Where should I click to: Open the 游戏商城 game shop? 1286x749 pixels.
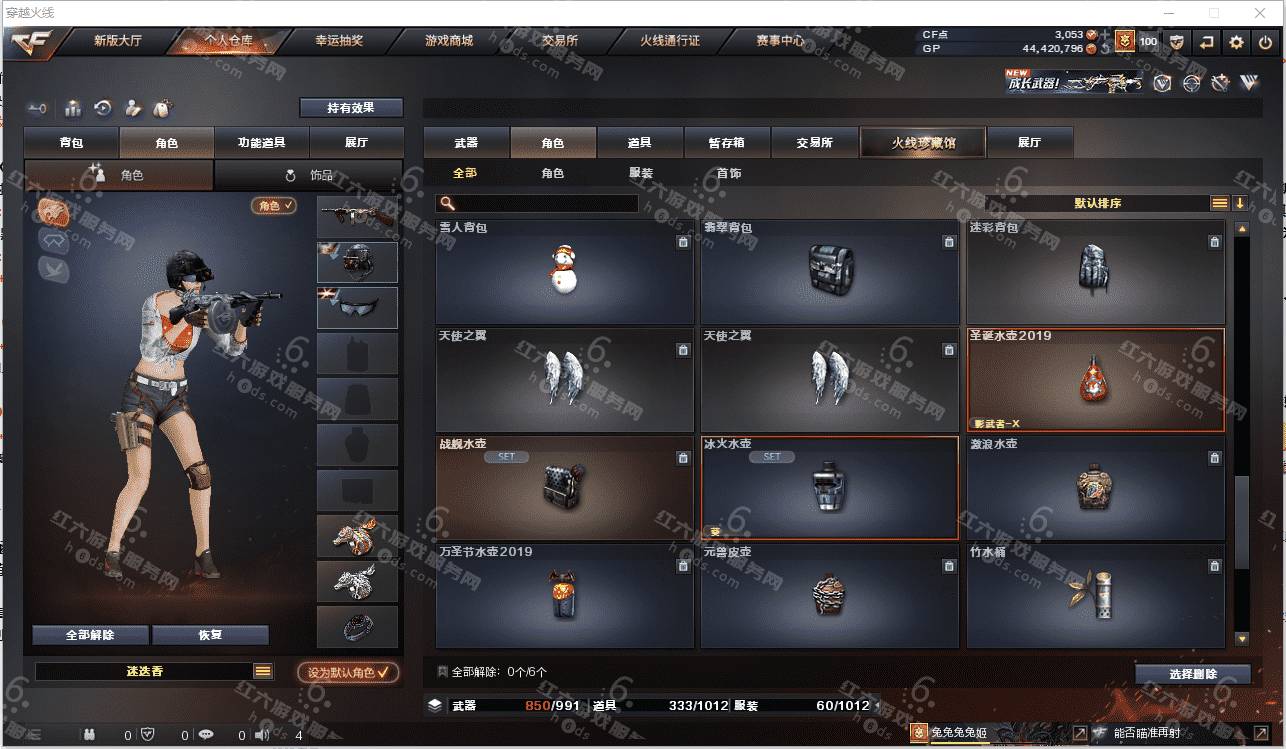[x=448, y=41]
